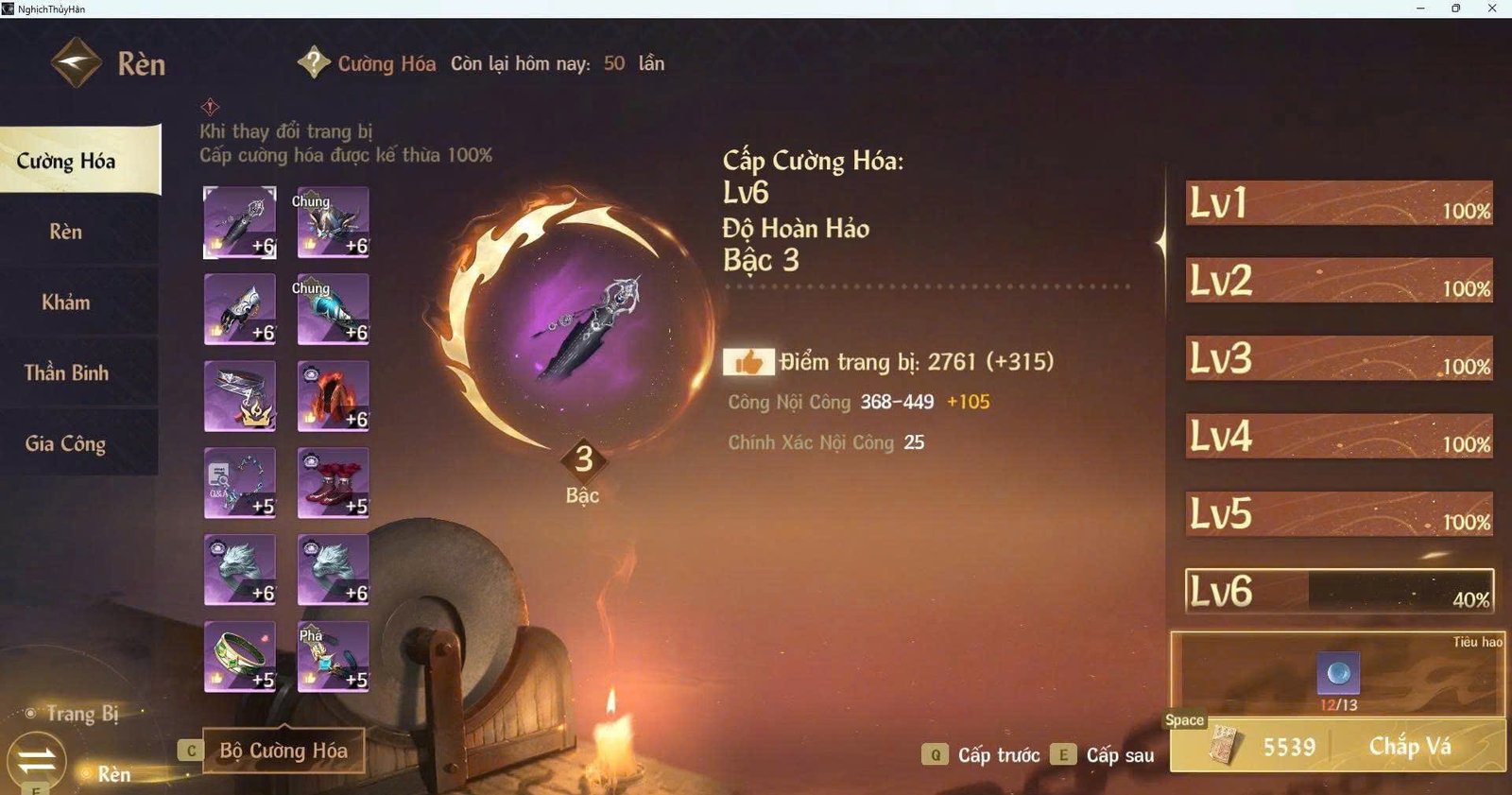Click the dragon head equipment icon +6
The height and width of the screenshot is (795, 1512).
pos(239,569)
